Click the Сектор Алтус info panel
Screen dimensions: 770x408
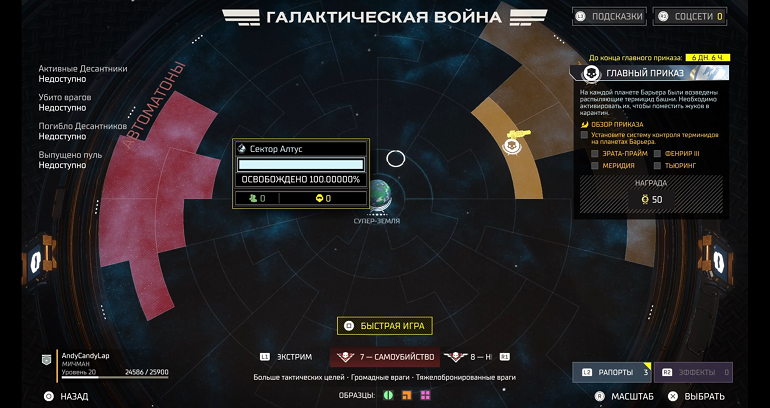coord(300,173)
